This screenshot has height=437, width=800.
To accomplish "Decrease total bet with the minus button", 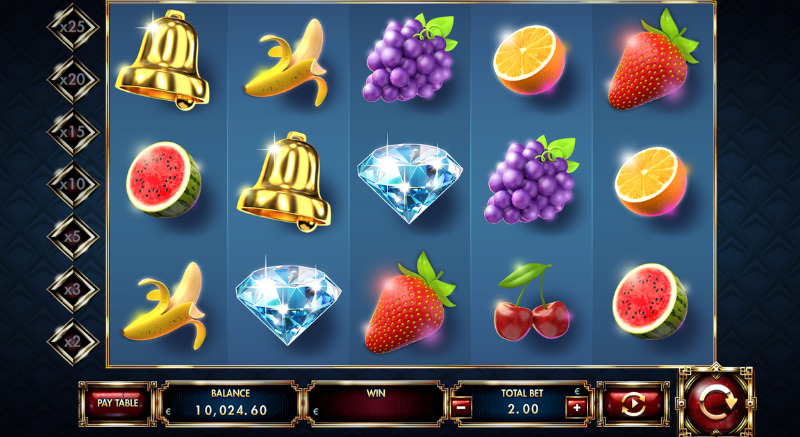I will (461, 407).
